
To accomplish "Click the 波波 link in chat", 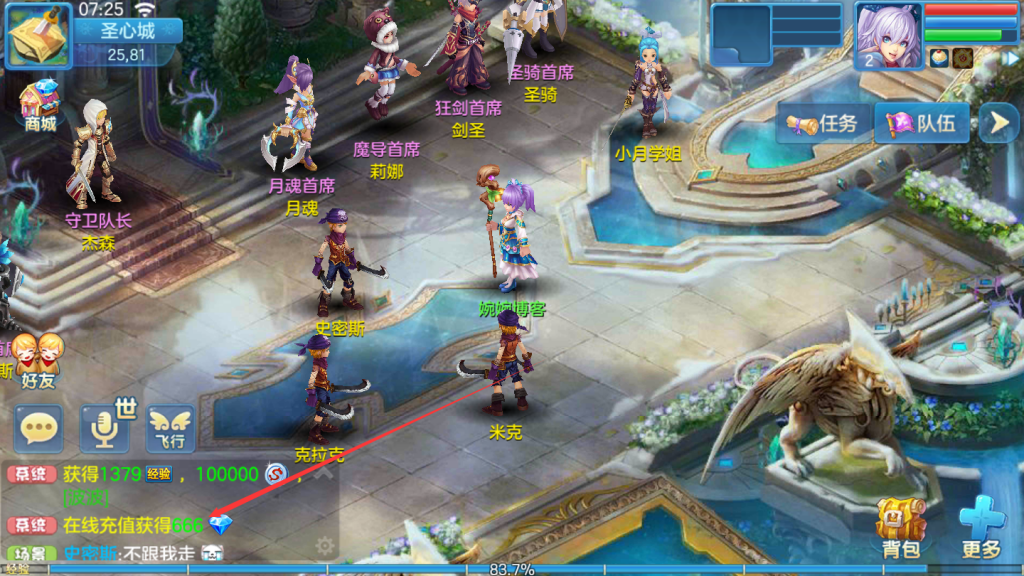I will pyautogui.click(x=86, y=498).
